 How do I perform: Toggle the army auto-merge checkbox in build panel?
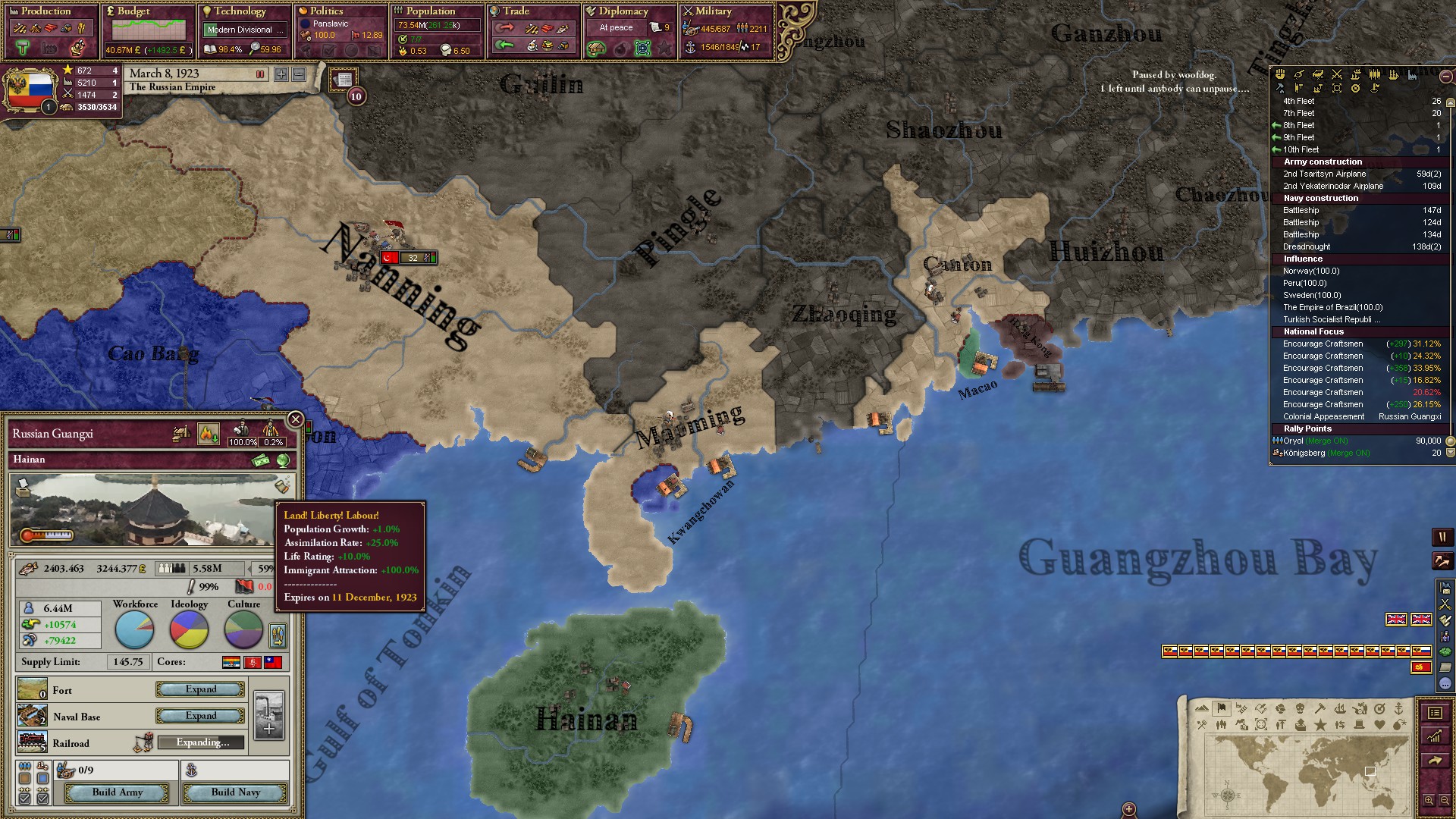coord(24,797)
